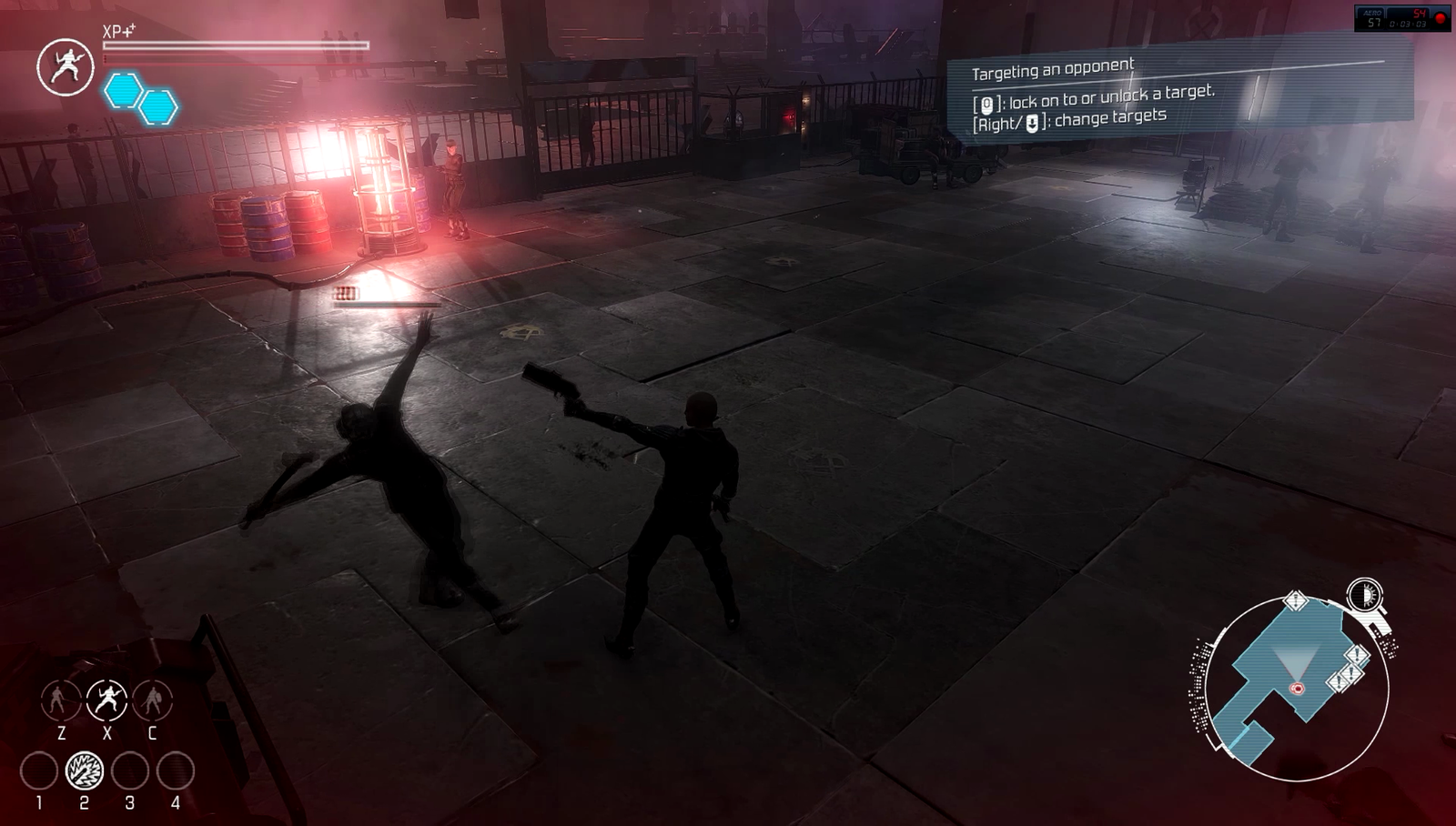Select the staff fighting stance icon
Image resolution: width=1456 pixels, height=826 pixels.
(60, 700)
